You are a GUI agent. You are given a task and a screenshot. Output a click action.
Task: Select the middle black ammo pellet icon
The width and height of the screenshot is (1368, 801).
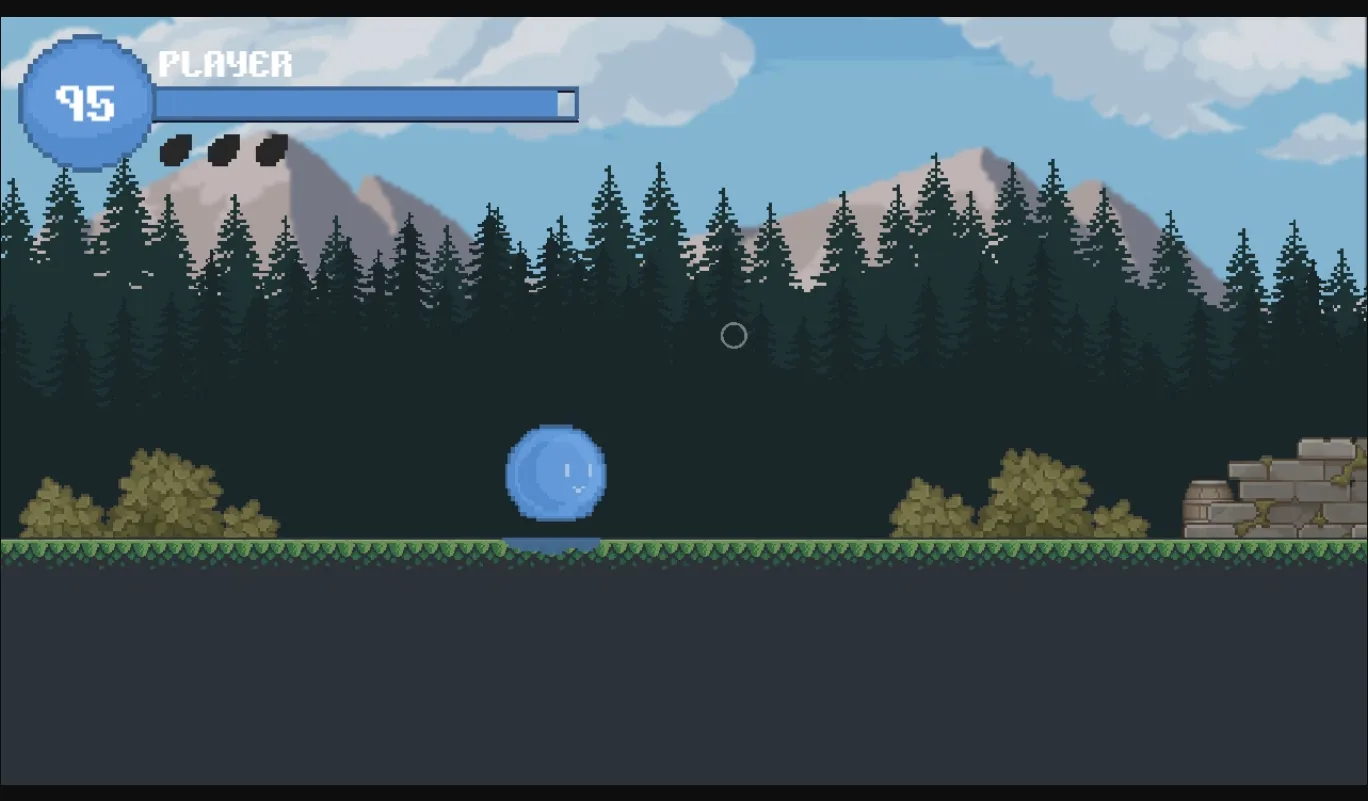point(222,149)
